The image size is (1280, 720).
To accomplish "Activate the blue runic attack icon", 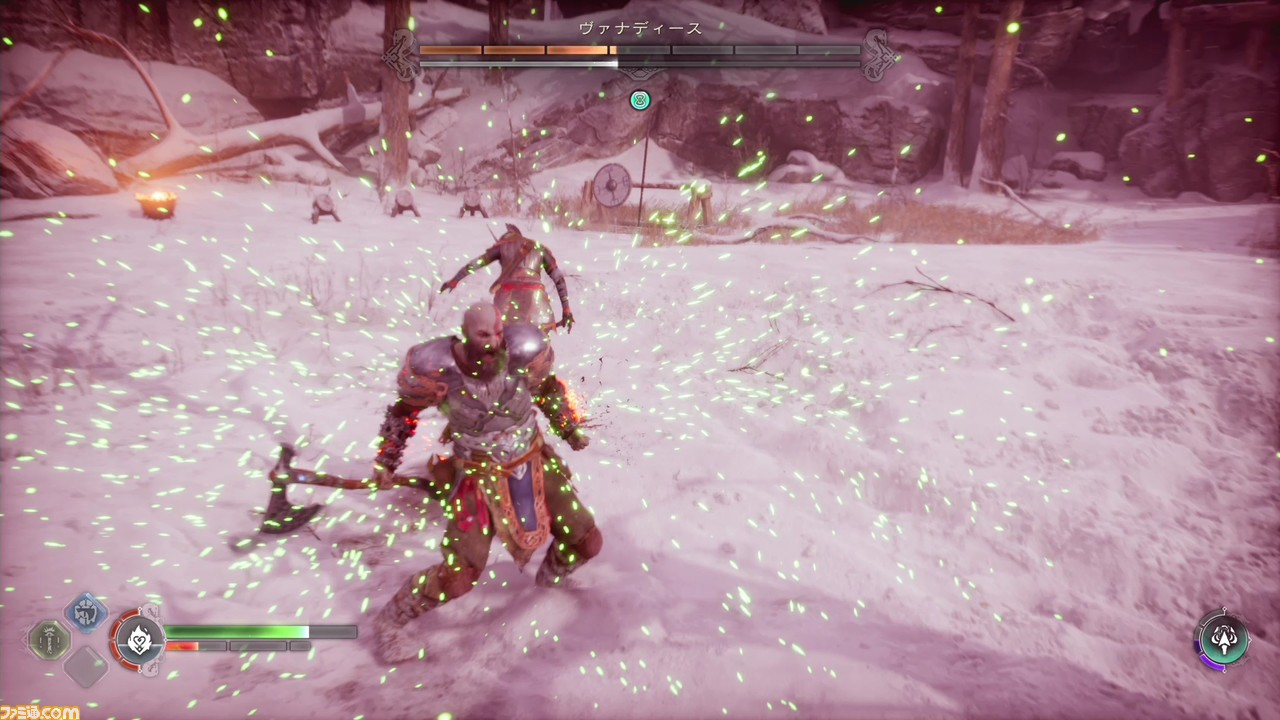I will click(86, 612).
